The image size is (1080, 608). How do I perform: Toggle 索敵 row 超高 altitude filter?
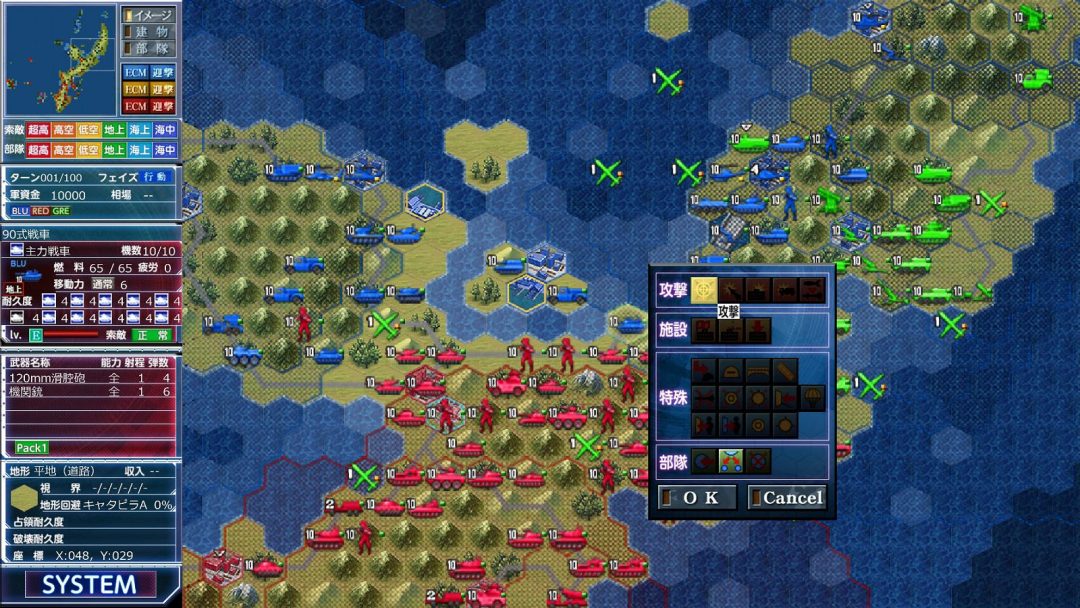(x=38, y=131)
